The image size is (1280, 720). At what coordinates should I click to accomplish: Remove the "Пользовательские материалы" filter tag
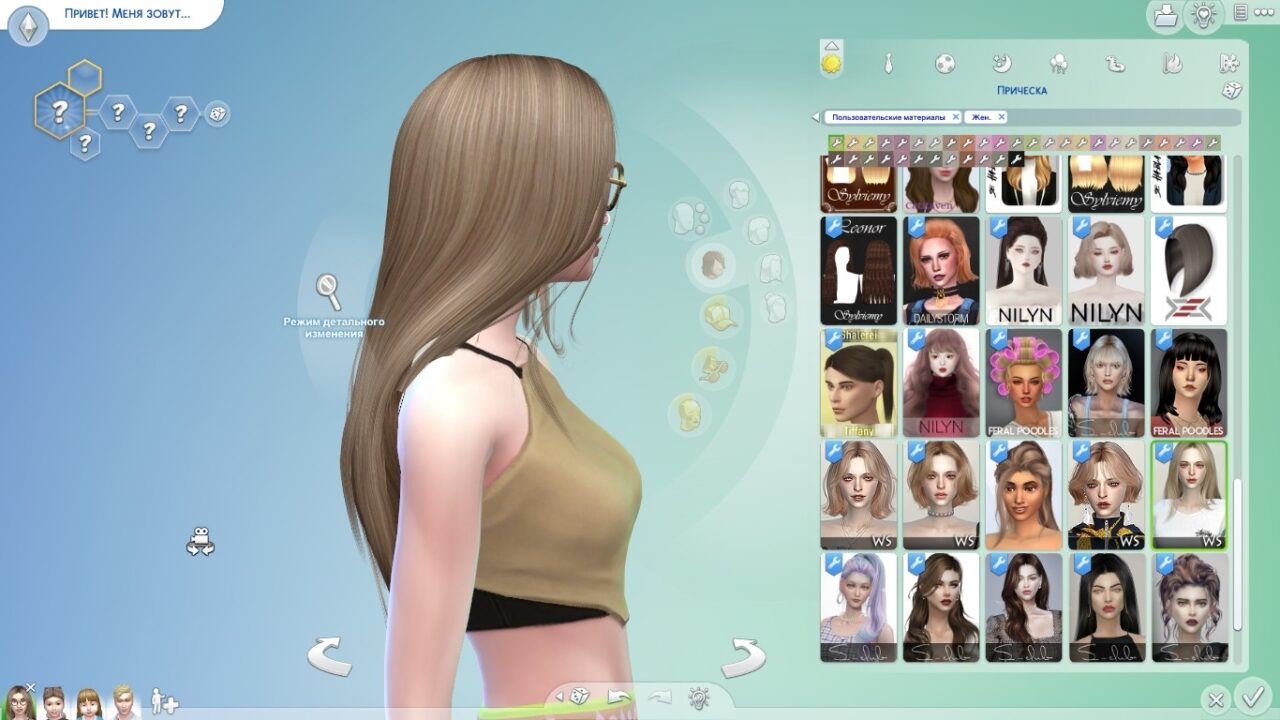[956, 117]
